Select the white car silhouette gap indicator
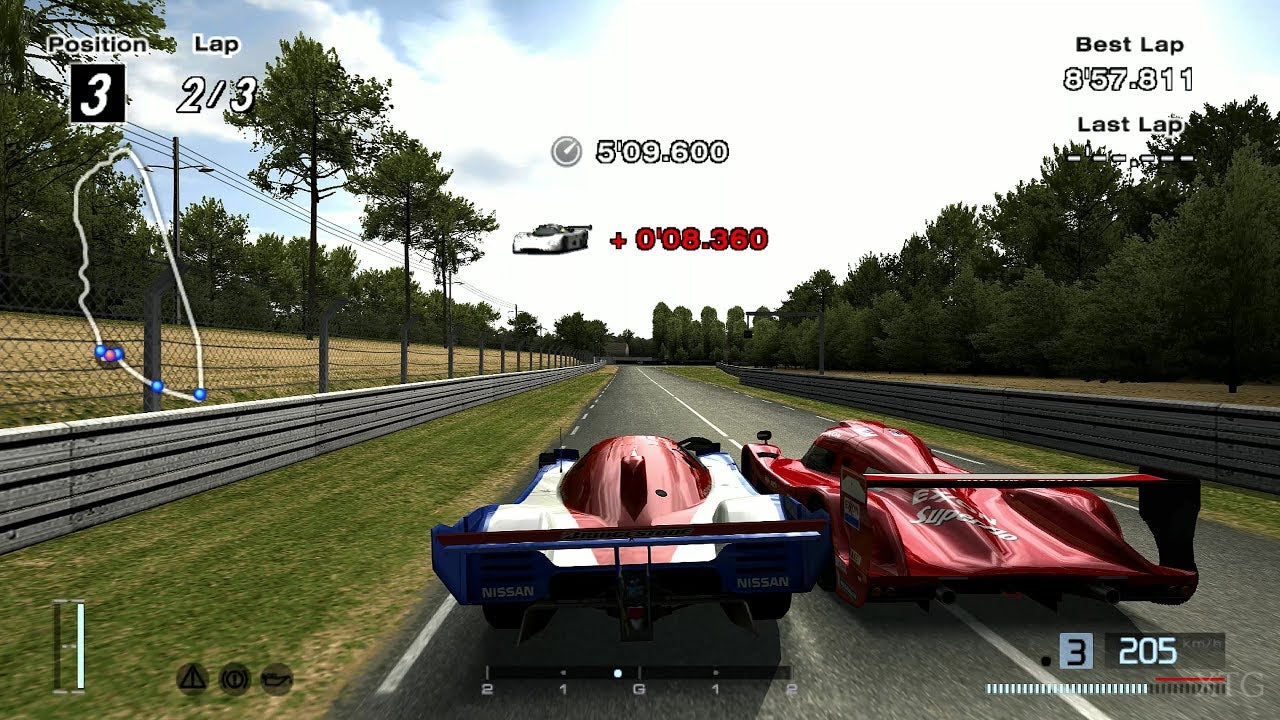The height and width of the screenshot is (720, 1280). click(x=554, y=237)
